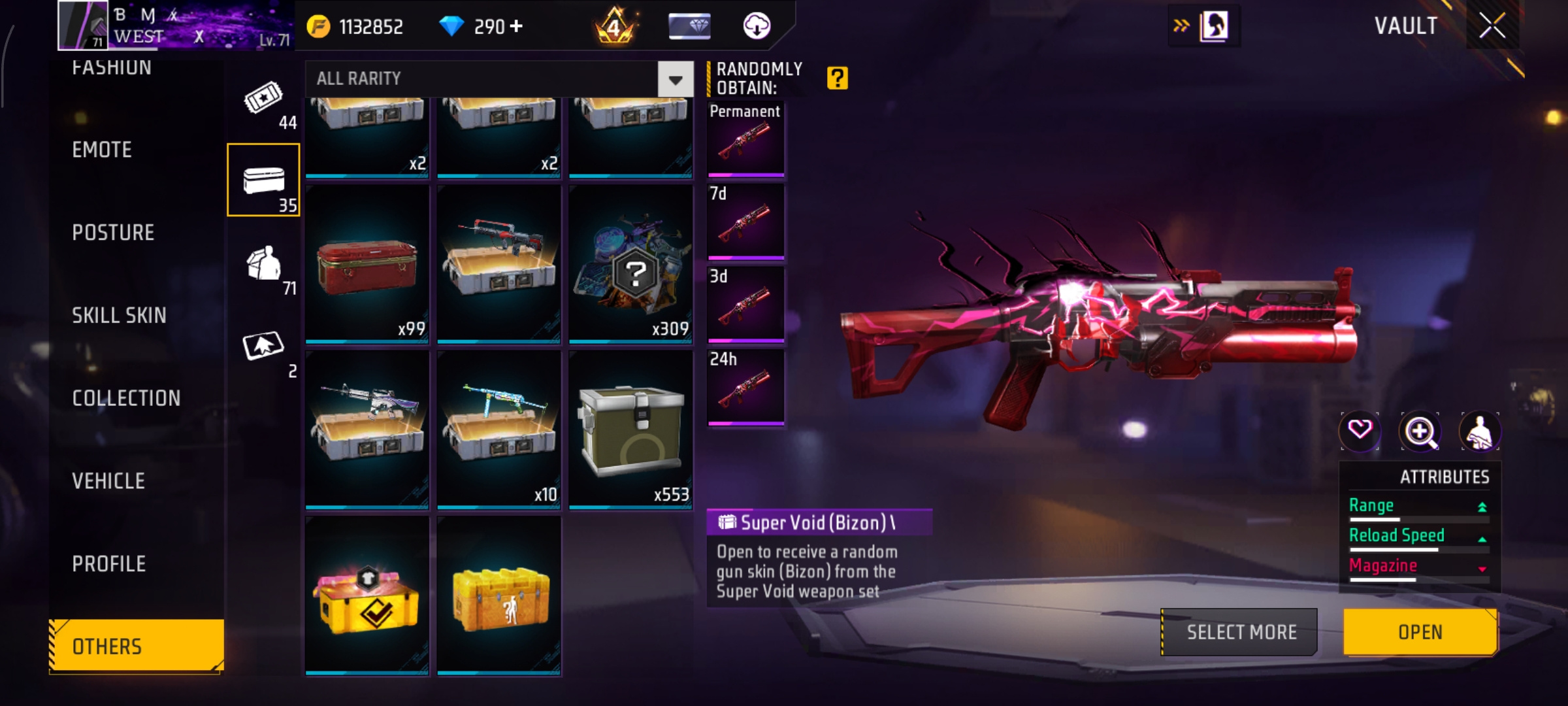Viewport: 1568px width, 706px height.
Task: Click the dropdown arrow on the rarity filter
Action: 674,79
